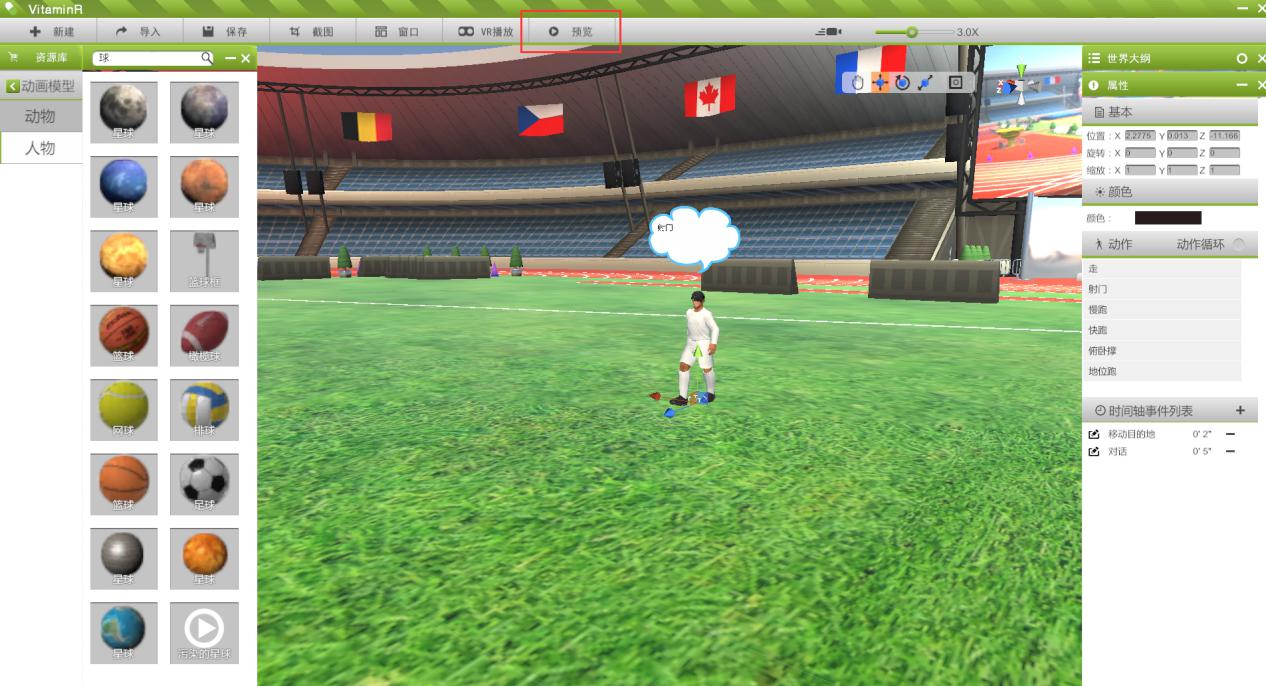Open the 导入 import option
Screen dimensions: 1266x686
[138, 32]
